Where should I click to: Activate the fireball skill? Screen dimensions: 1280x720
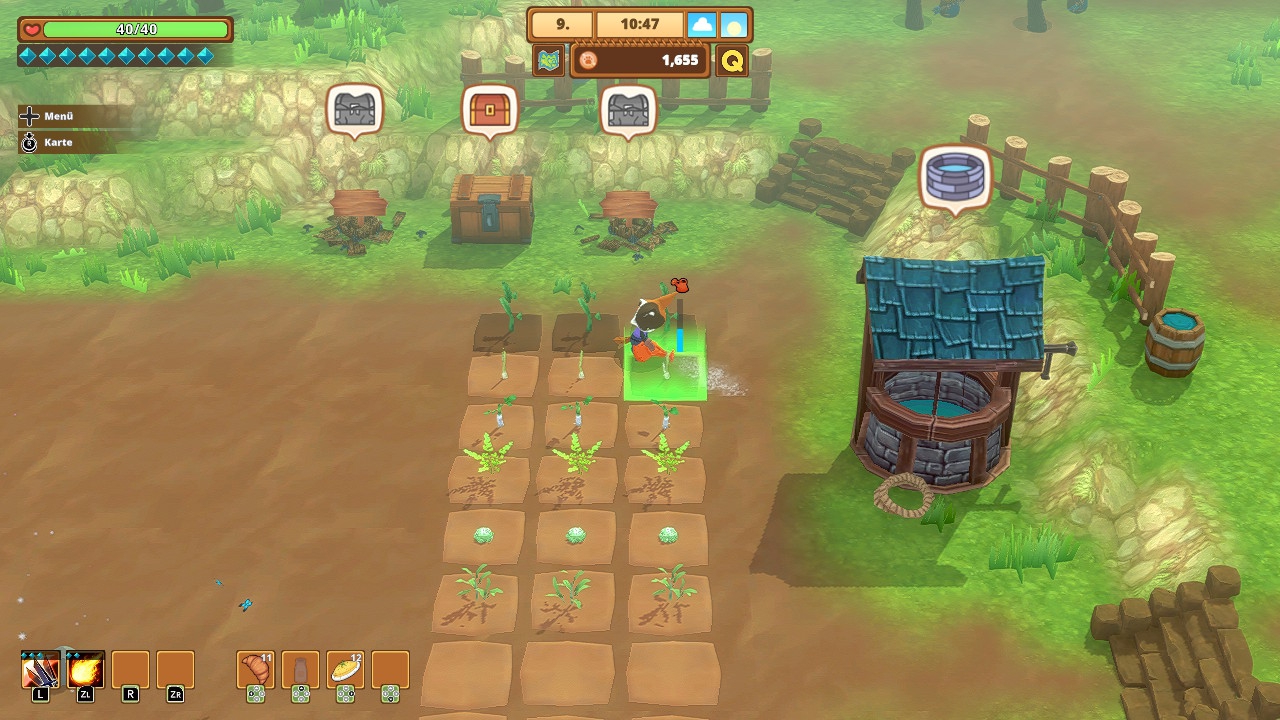click(x=86, y=670)
